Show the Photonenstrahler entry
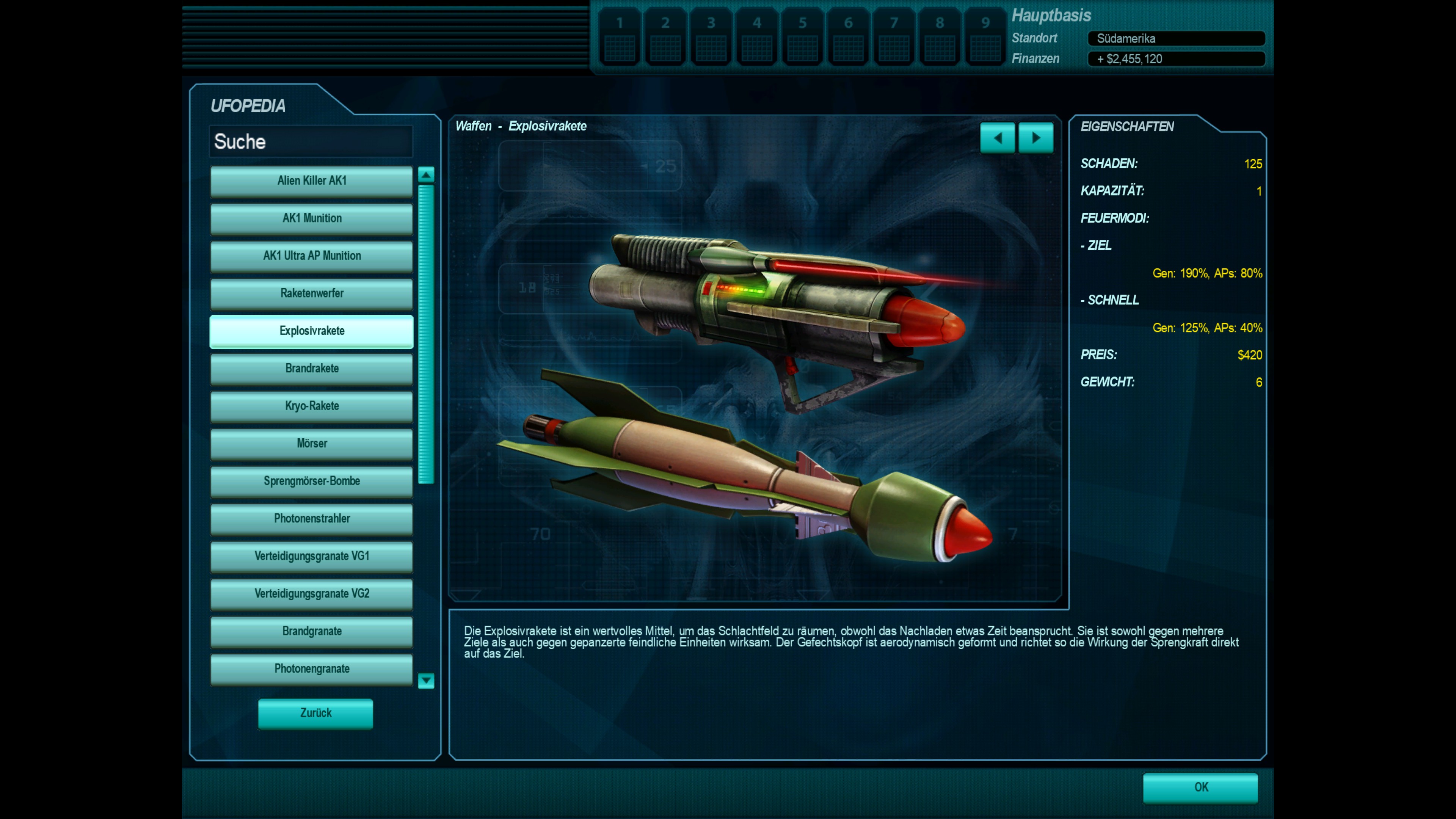1456x819 pixels. 311,519
